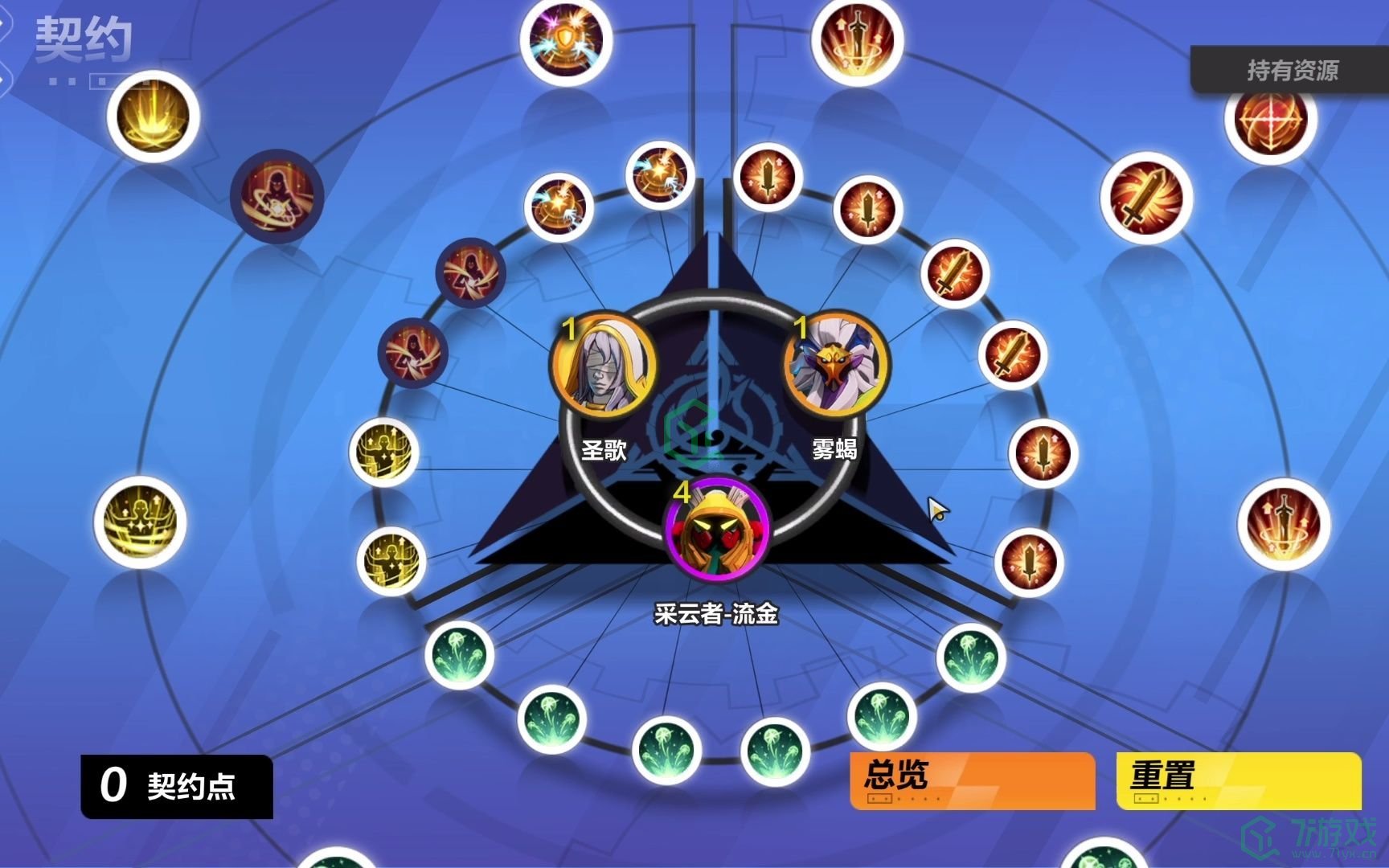
Task: Select the 圣歌 hero portrait
Action: click(x=603, y=366)
